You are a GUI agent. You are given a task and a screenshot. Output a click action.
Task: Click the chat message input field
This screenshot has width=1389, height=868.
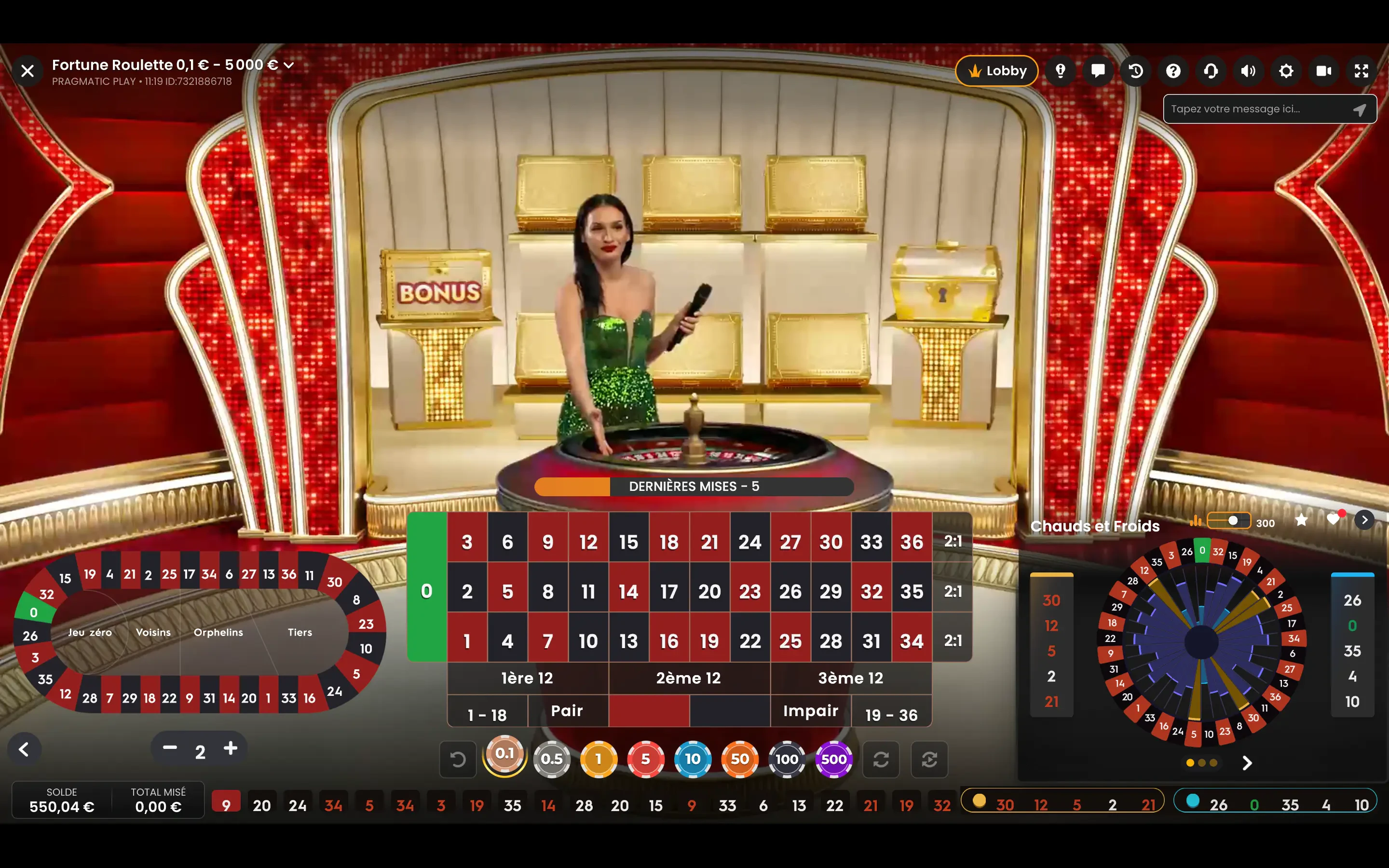[1257, 109]
